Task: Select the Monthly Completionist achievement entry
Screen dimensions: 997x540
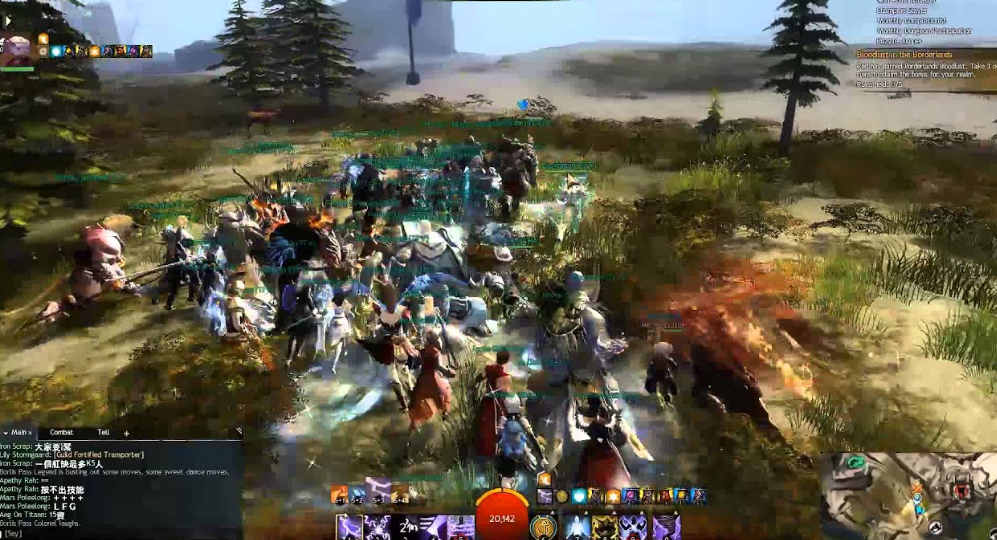Action: (911, 21)
